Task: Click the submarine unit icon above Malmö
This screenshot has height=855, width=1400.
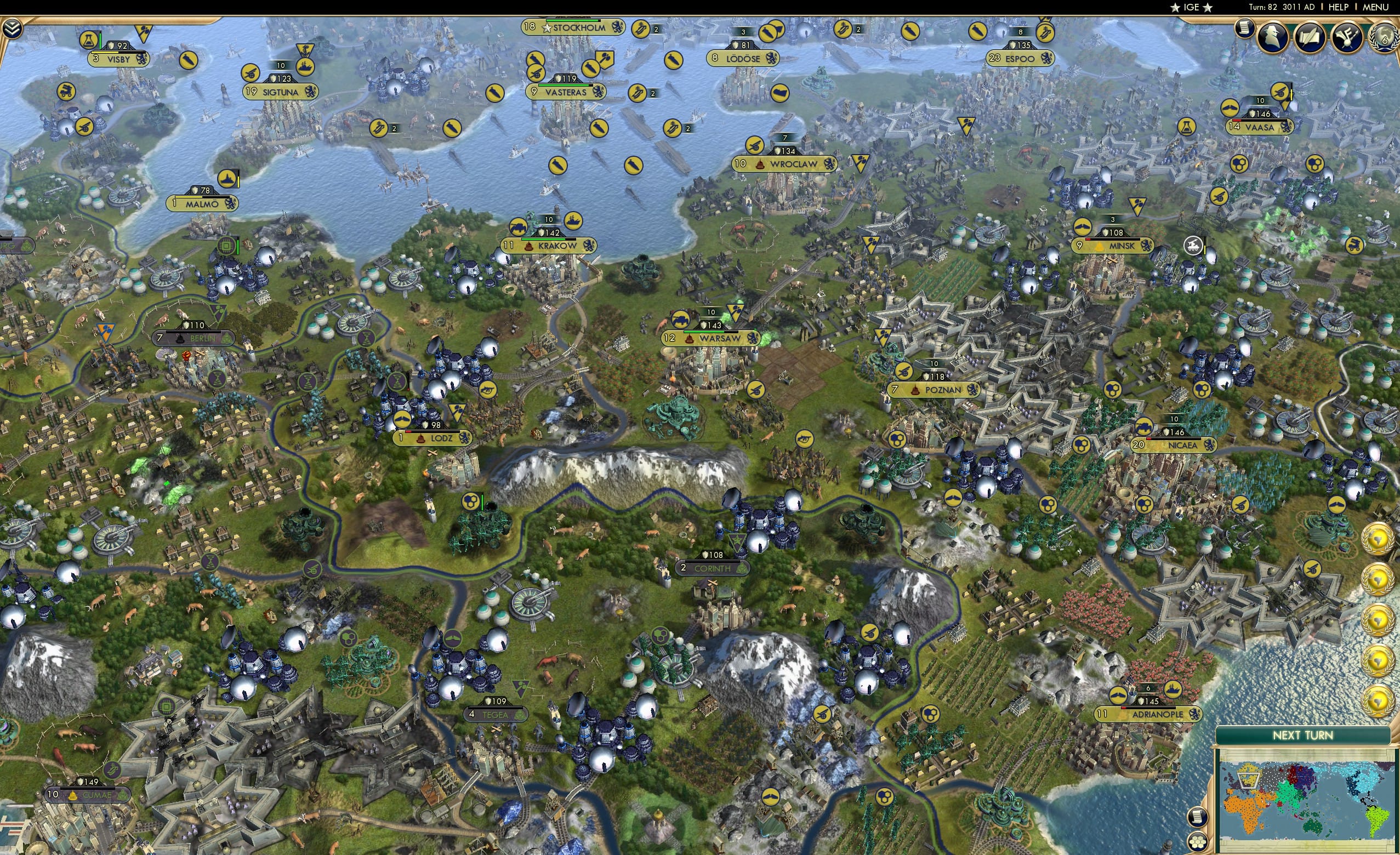Action: (x=227, y=179)
